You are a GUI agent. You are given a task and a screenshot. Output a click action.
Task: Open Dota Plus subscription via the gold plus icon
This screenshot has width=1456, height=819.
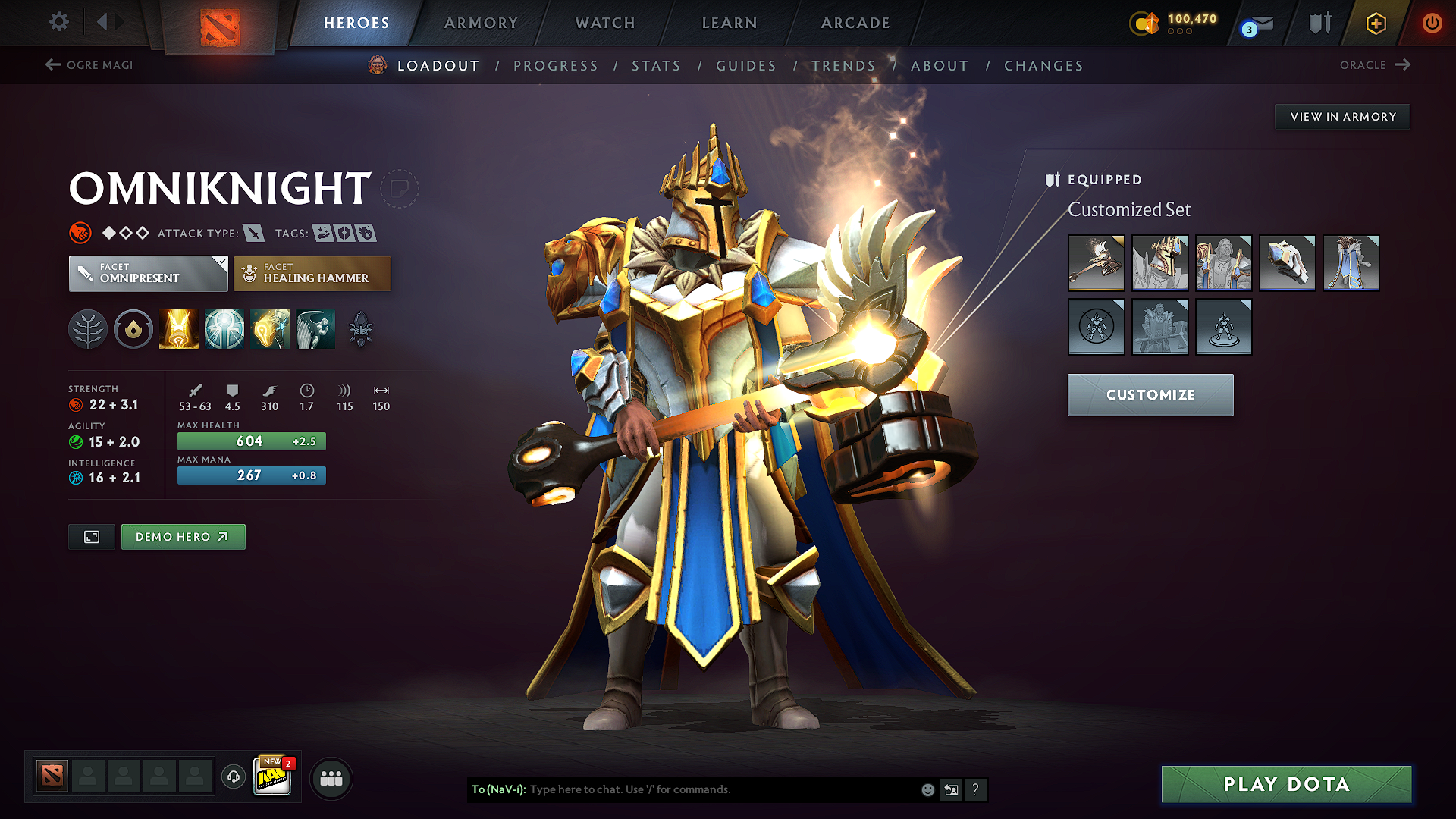pos(1374,23)
